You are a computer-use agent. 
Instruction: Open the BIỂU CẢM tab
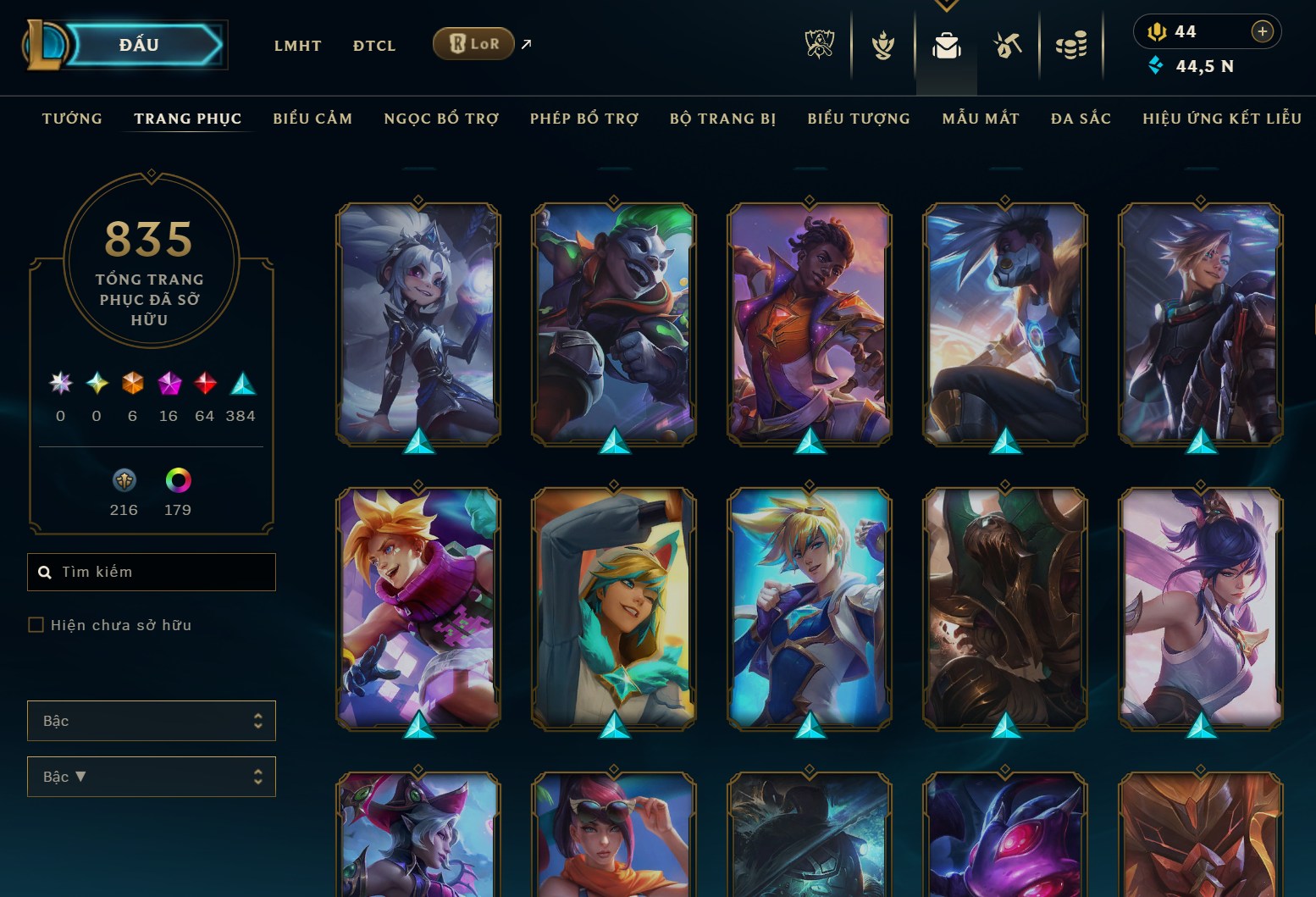pos(312,119)
